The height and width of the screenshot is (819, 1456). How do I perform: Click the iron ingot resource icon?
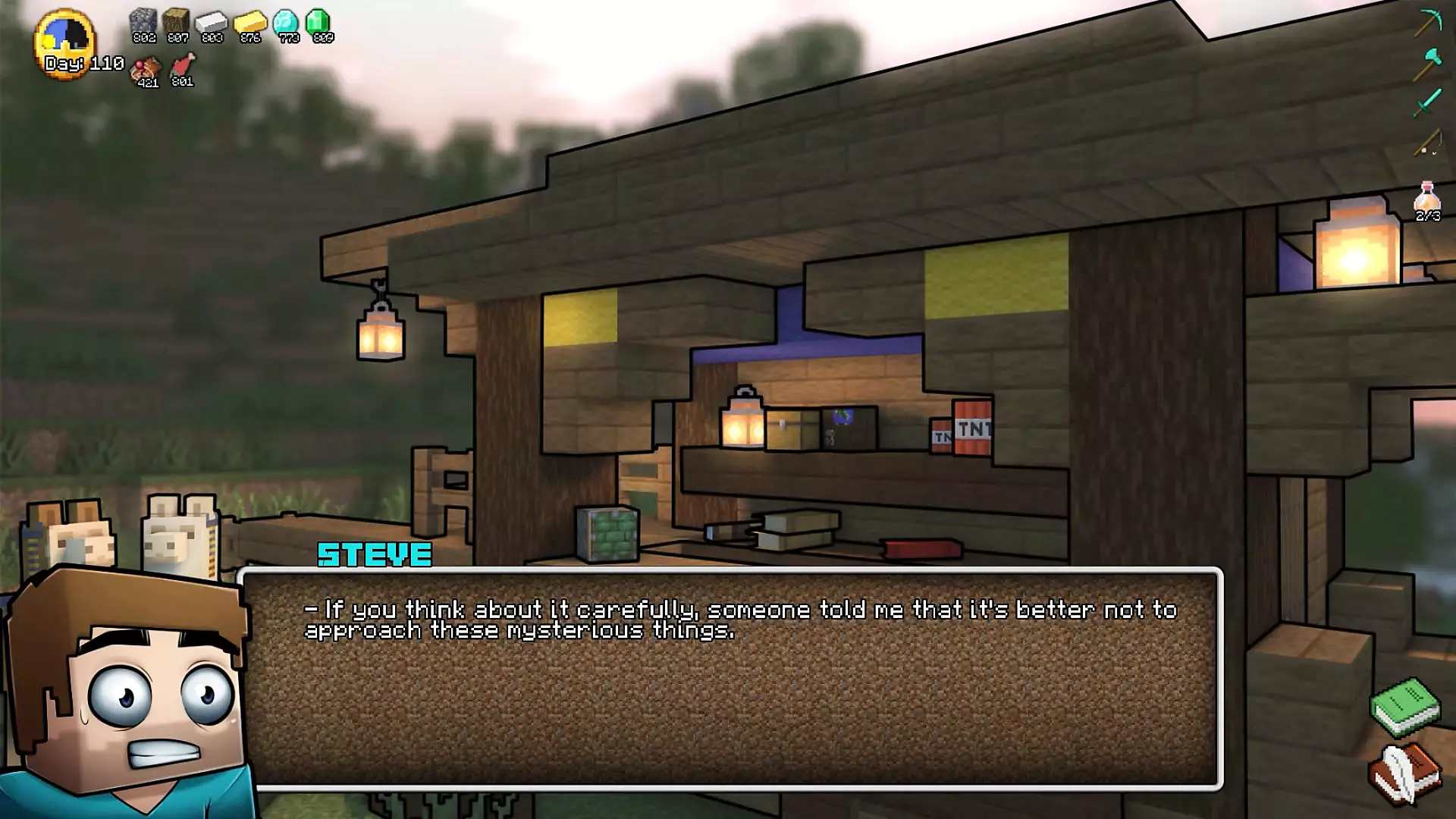click(212, 24)
